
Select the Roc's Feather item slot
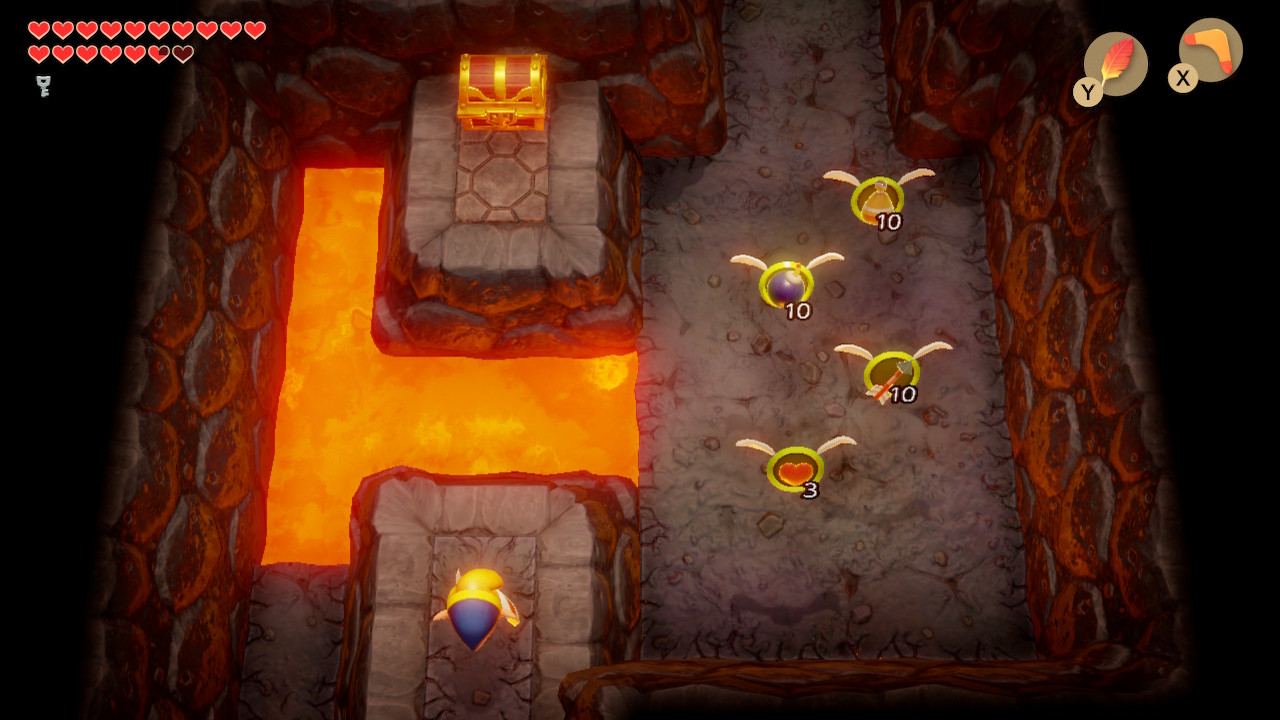point(1115,64)
